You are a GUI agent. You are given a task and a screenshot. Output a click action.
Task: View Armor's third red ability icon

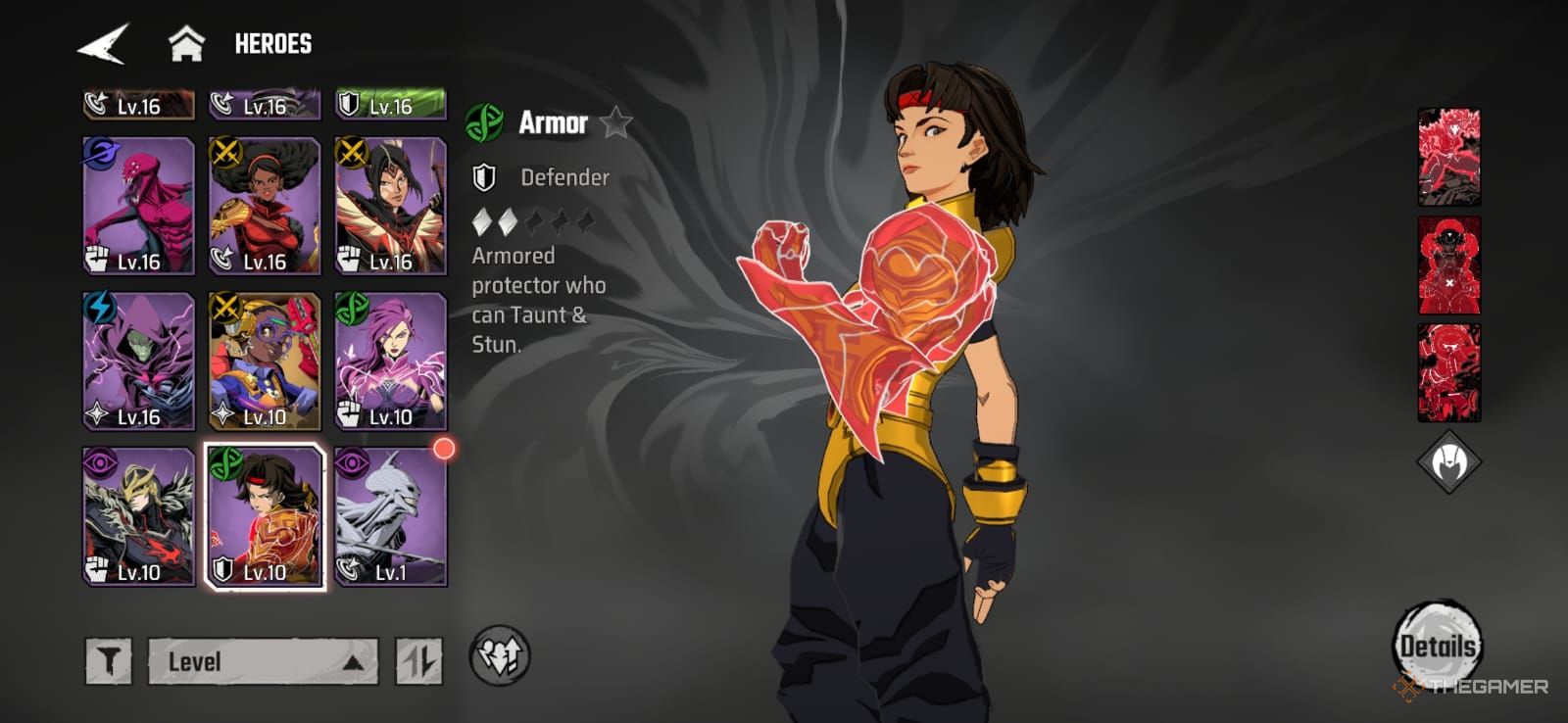1448,372
